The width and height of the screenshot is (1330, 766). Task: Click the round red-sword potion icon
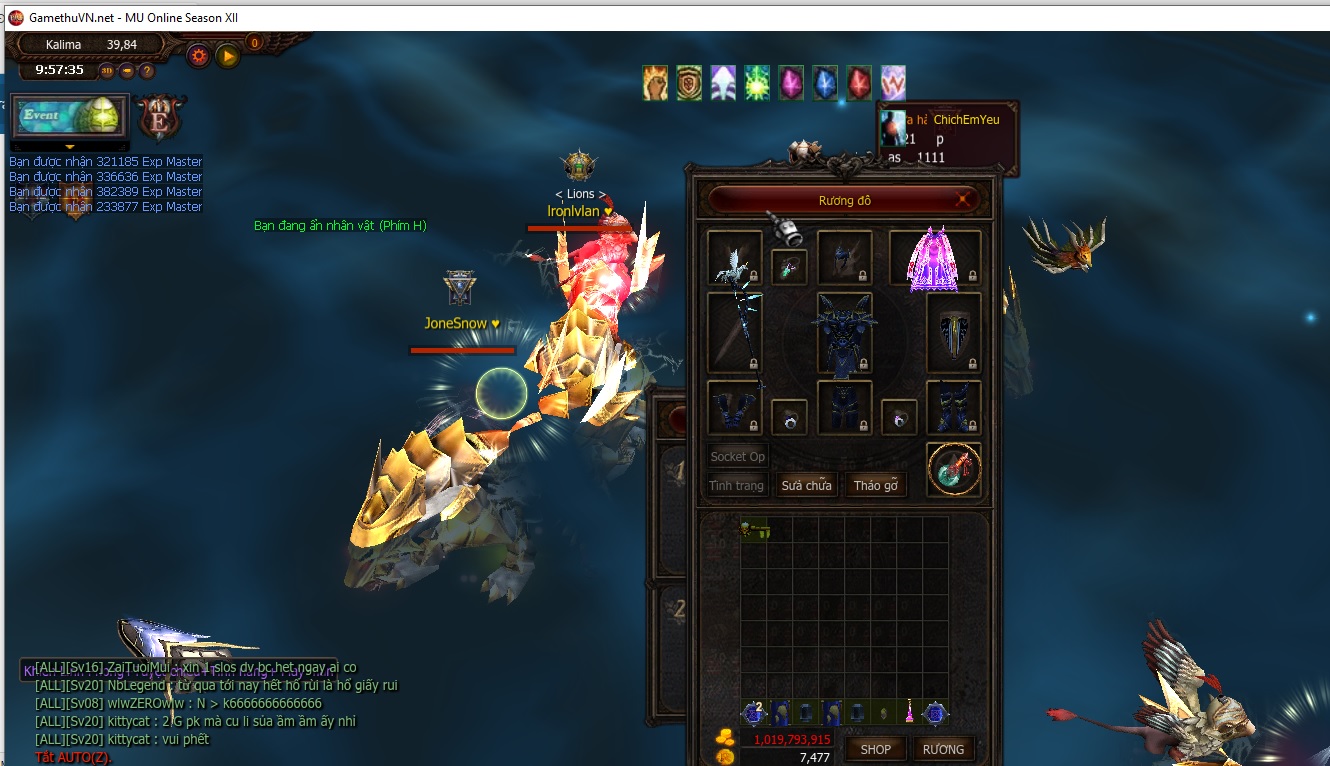[953, 470]
